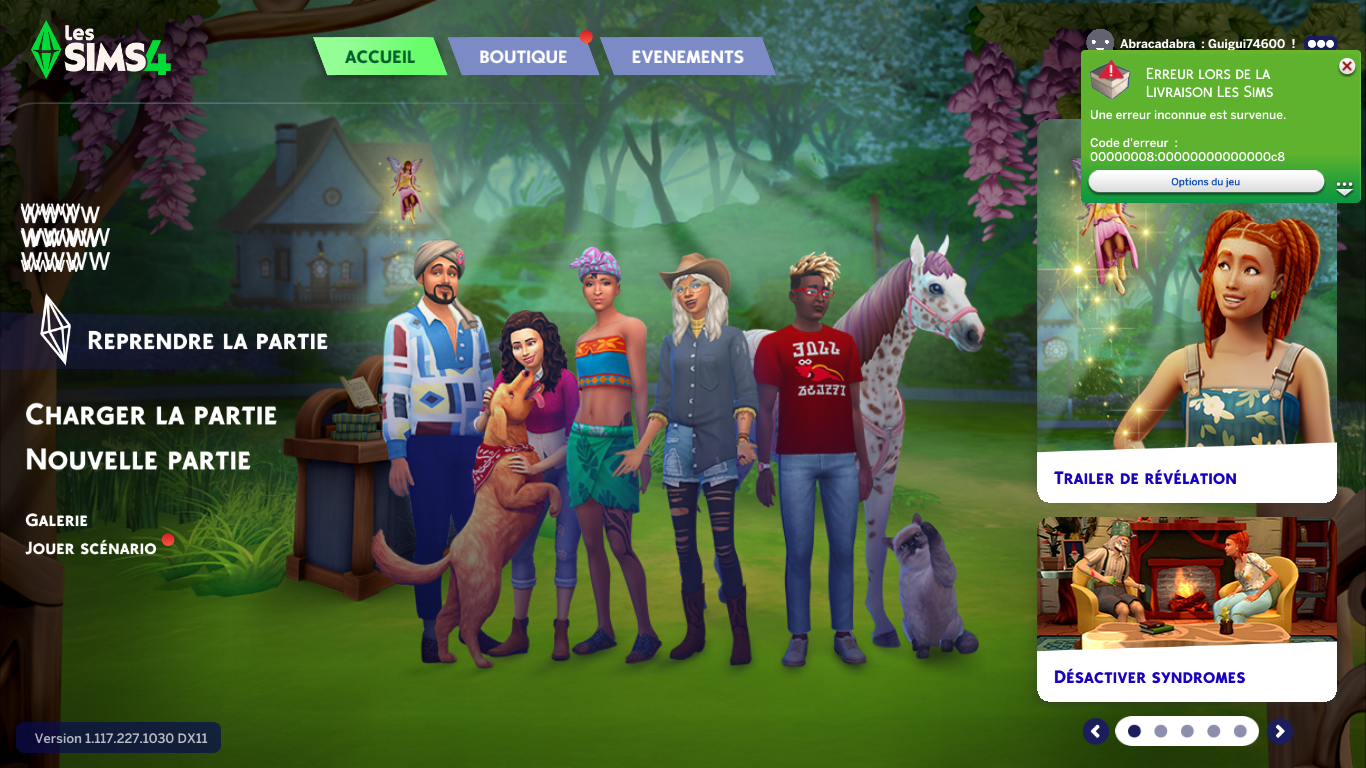Open the Galerie
This screenshot has height=768, width=1366.
coord(57,520)
